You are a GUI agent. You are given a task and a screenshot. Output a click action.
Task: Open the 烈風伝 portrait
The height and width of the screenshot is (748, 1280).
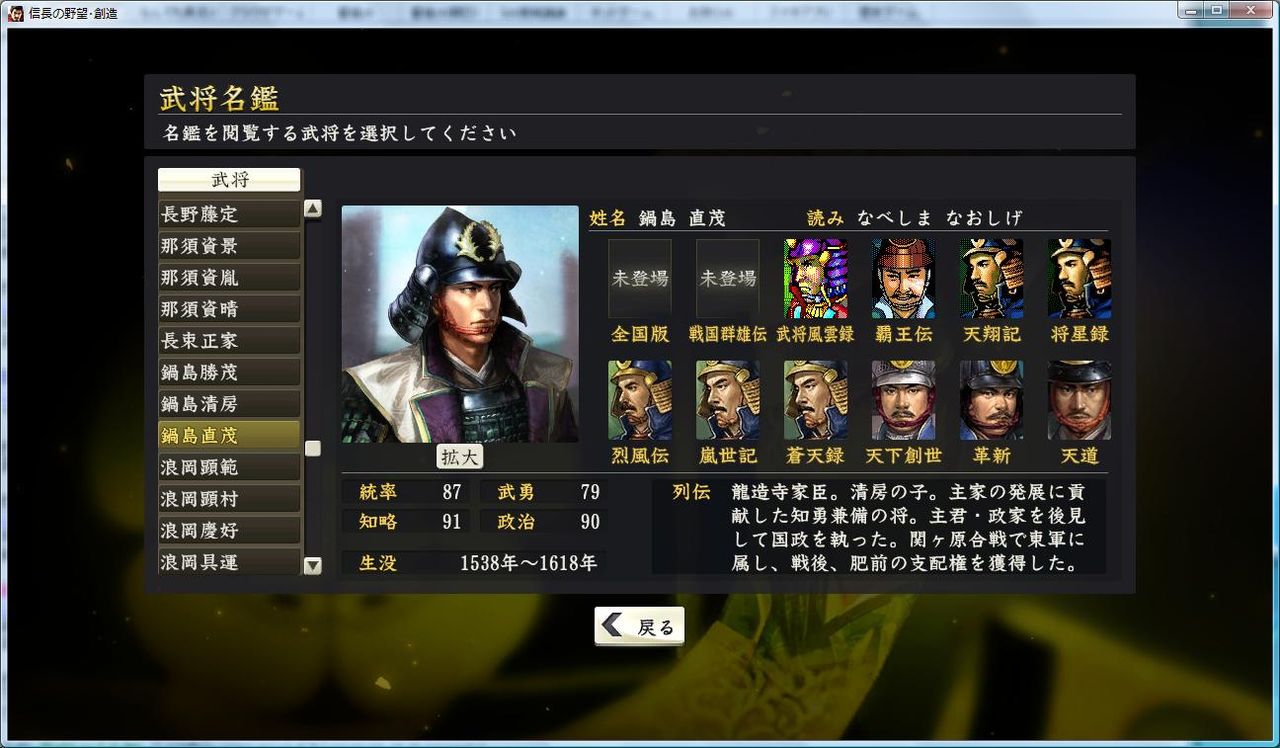click(639, 399)
